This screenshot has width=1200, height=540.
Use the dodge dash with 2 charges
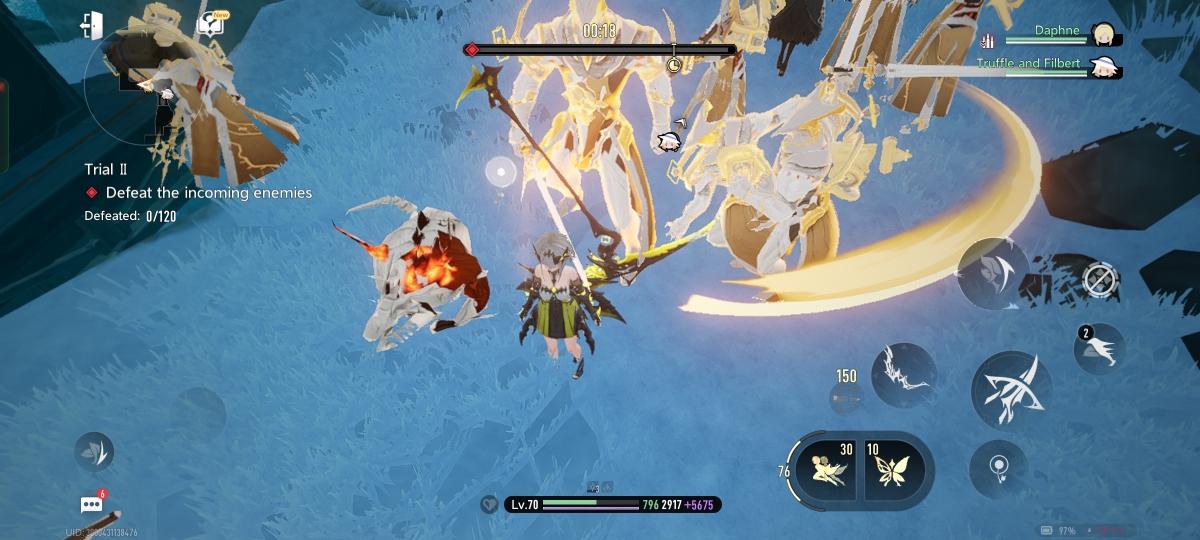(x=1099, y=349)
